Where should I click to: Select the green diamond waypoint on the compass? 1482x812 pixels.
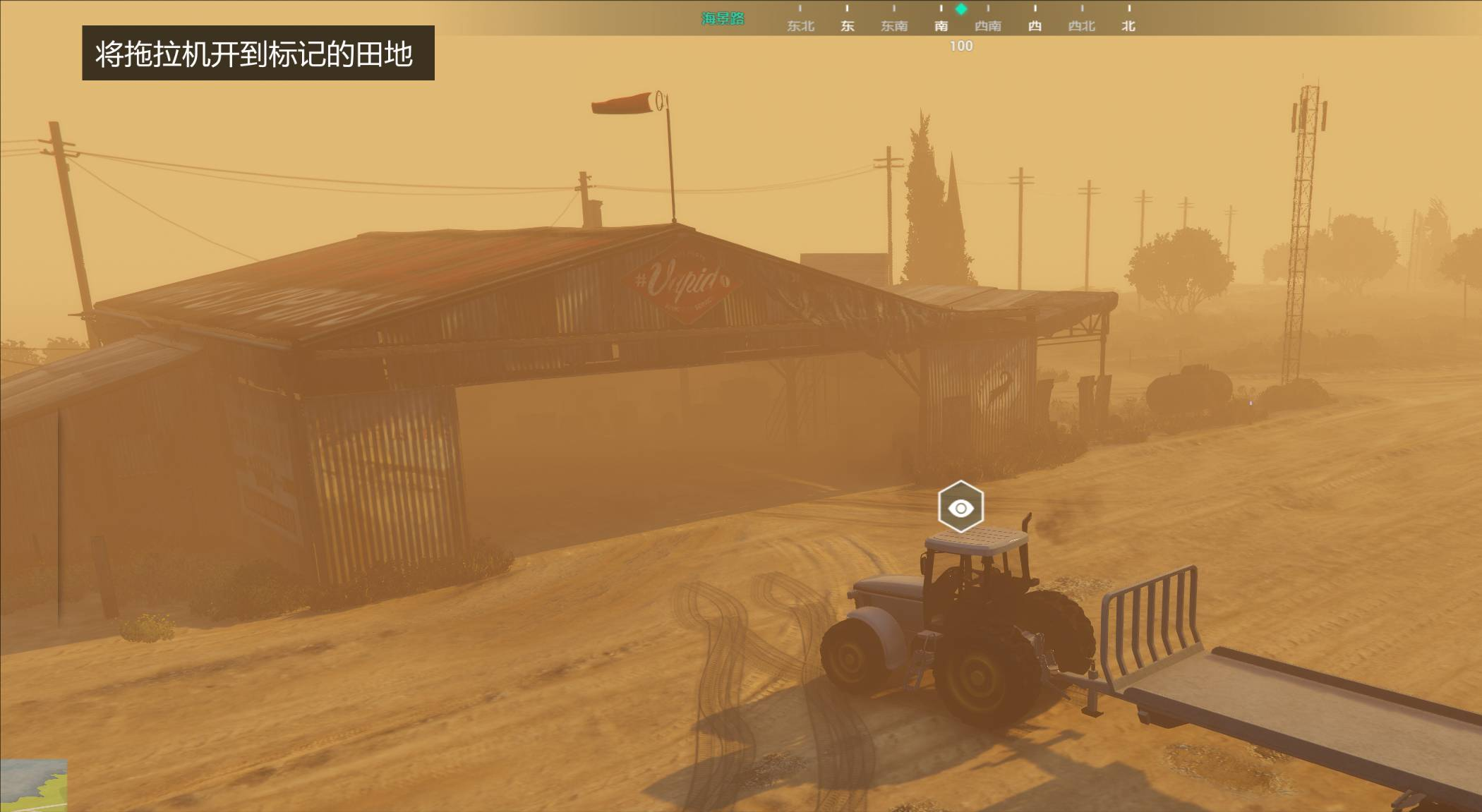point(961,9)
